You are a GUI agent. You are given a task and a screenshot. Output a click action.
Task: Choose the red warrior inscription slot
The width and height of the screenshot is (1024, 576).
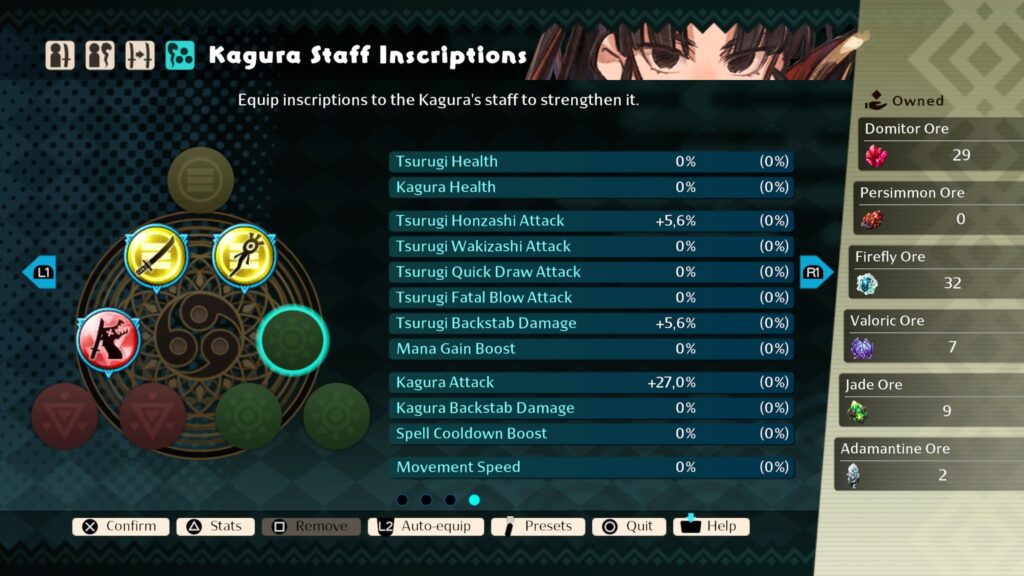[110, 340]
